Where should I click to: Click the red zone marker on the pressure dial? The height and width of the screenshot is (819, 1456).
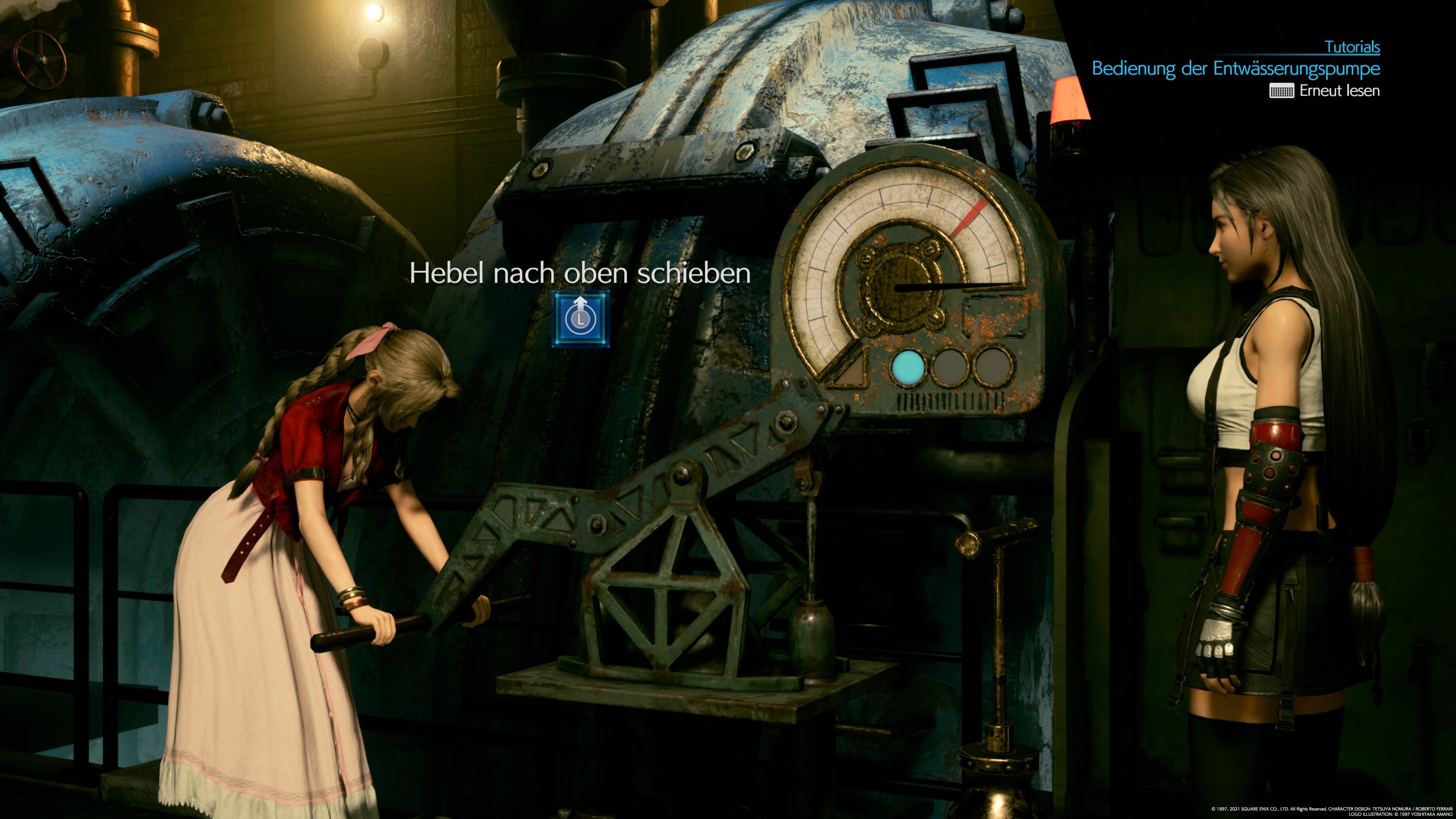[970, 216]
